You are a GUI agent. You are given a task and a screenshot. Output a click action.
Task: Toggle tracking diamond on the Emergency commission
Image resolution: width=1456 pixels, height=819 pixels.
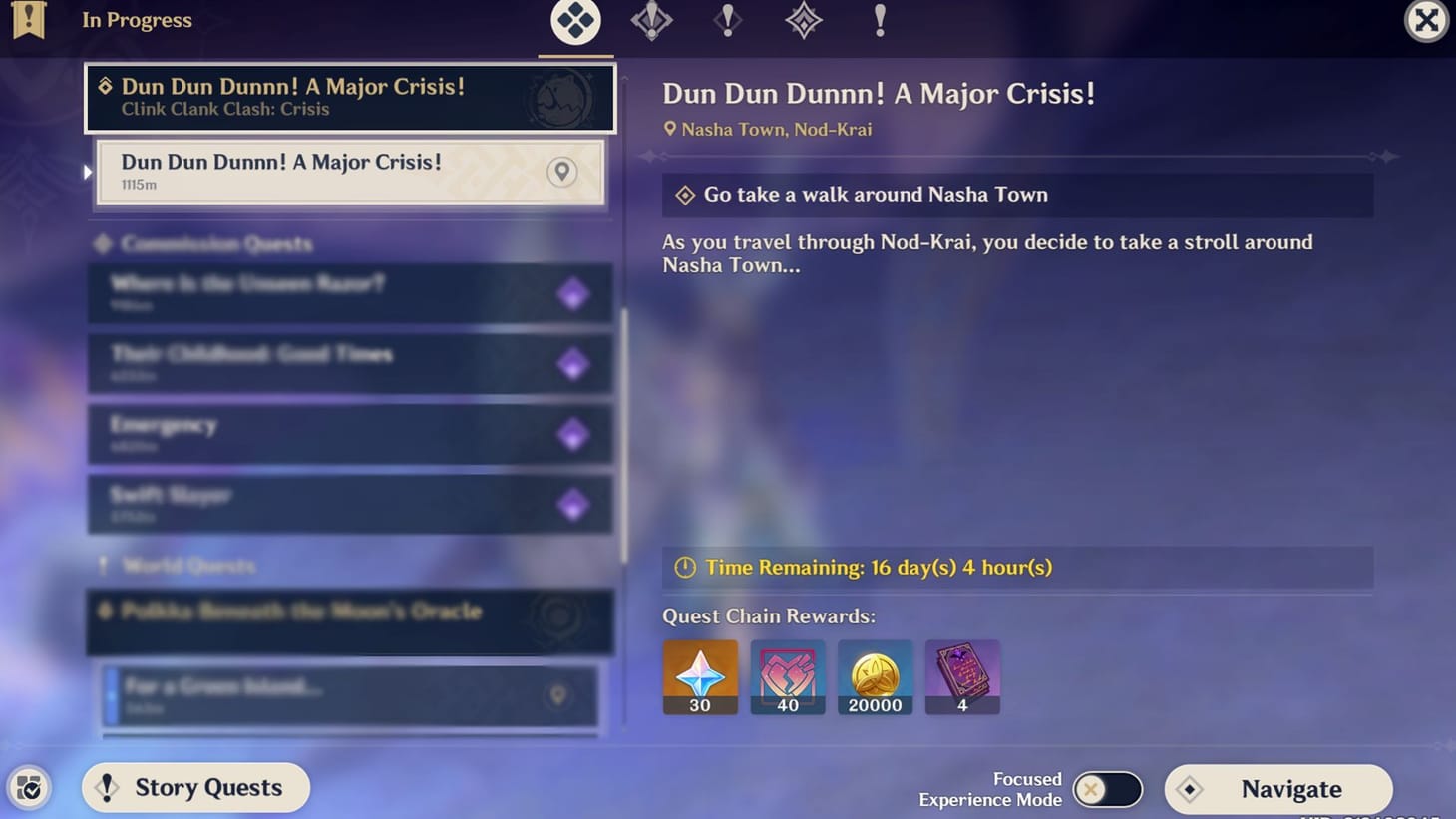(573, 434)
